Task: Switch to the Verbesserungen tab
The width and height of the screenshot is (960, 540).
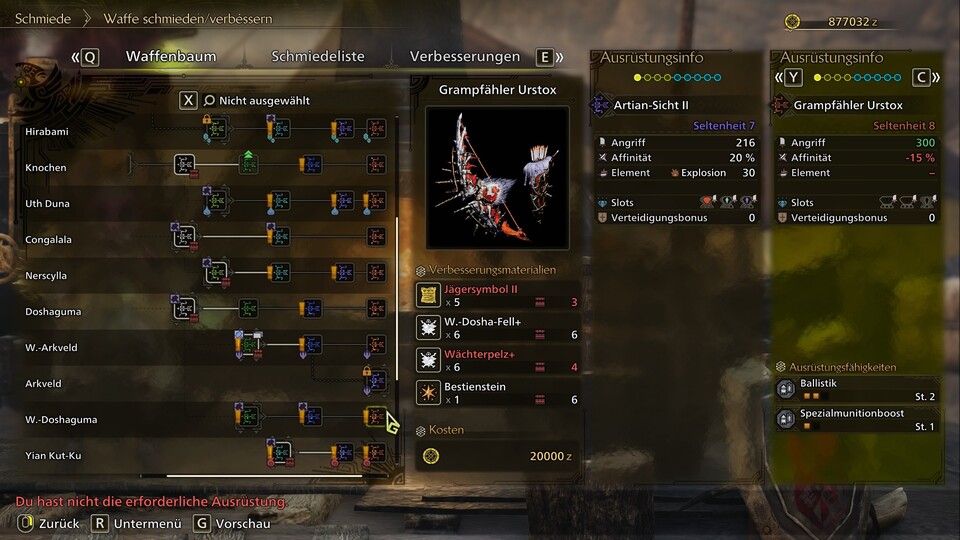Action: coord(464,57)
